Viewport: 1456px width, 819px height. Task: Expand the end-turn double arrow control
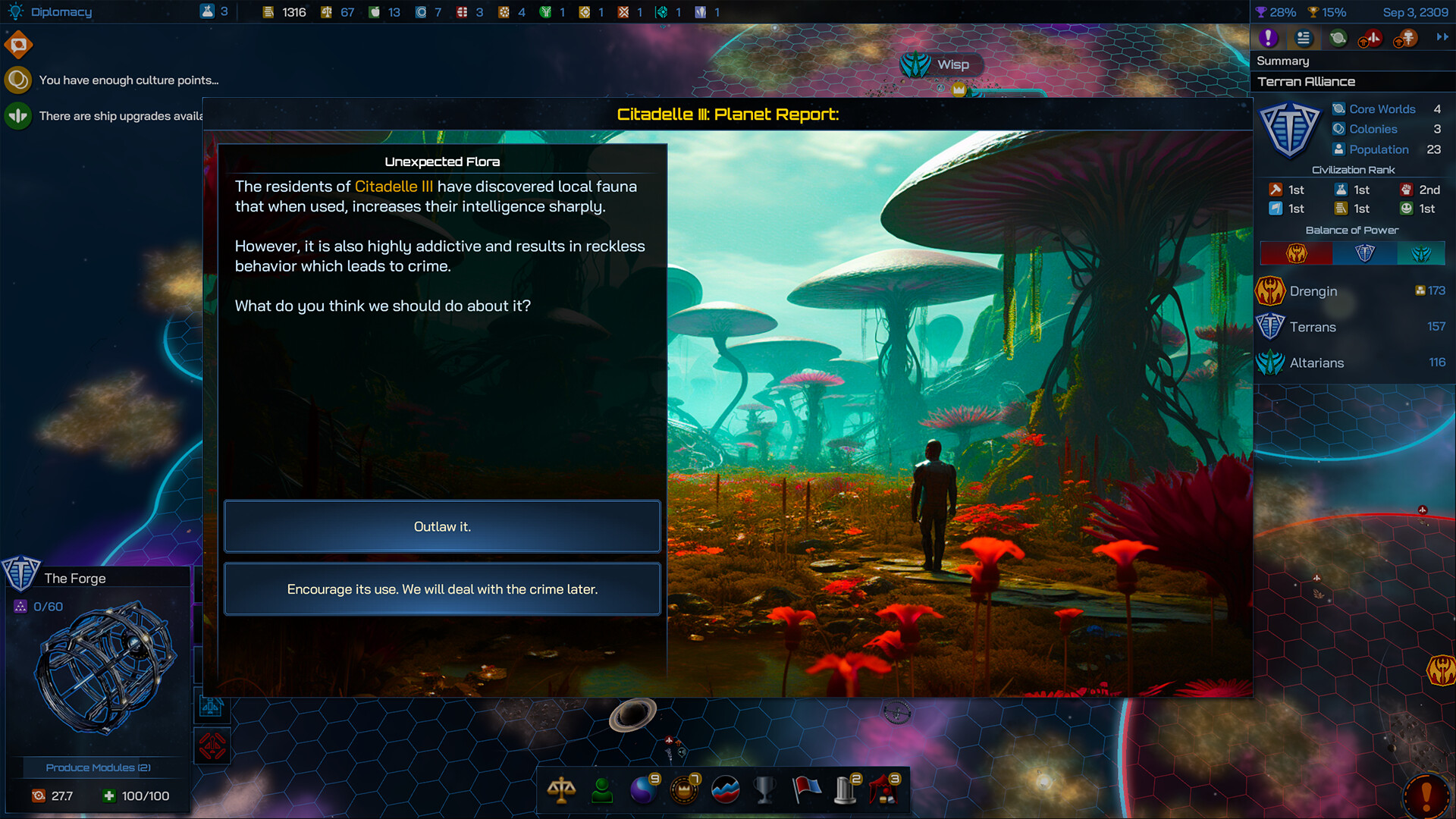[x=1440, y=37]
